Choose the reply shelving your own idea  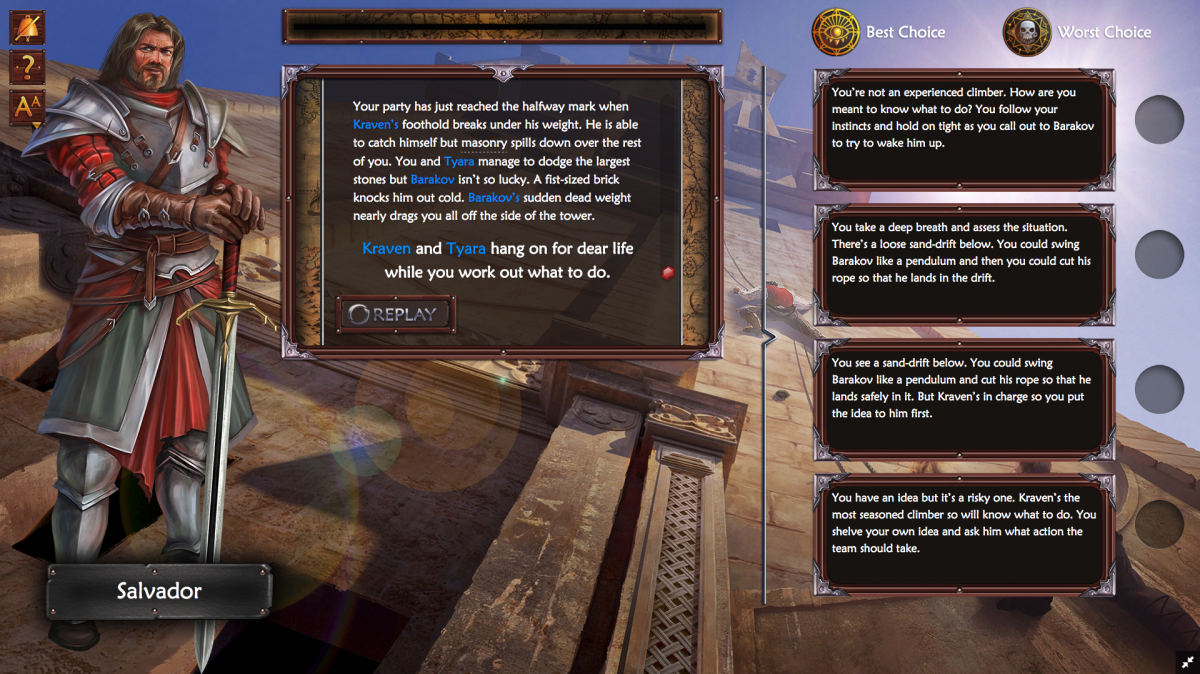[964, 531]
